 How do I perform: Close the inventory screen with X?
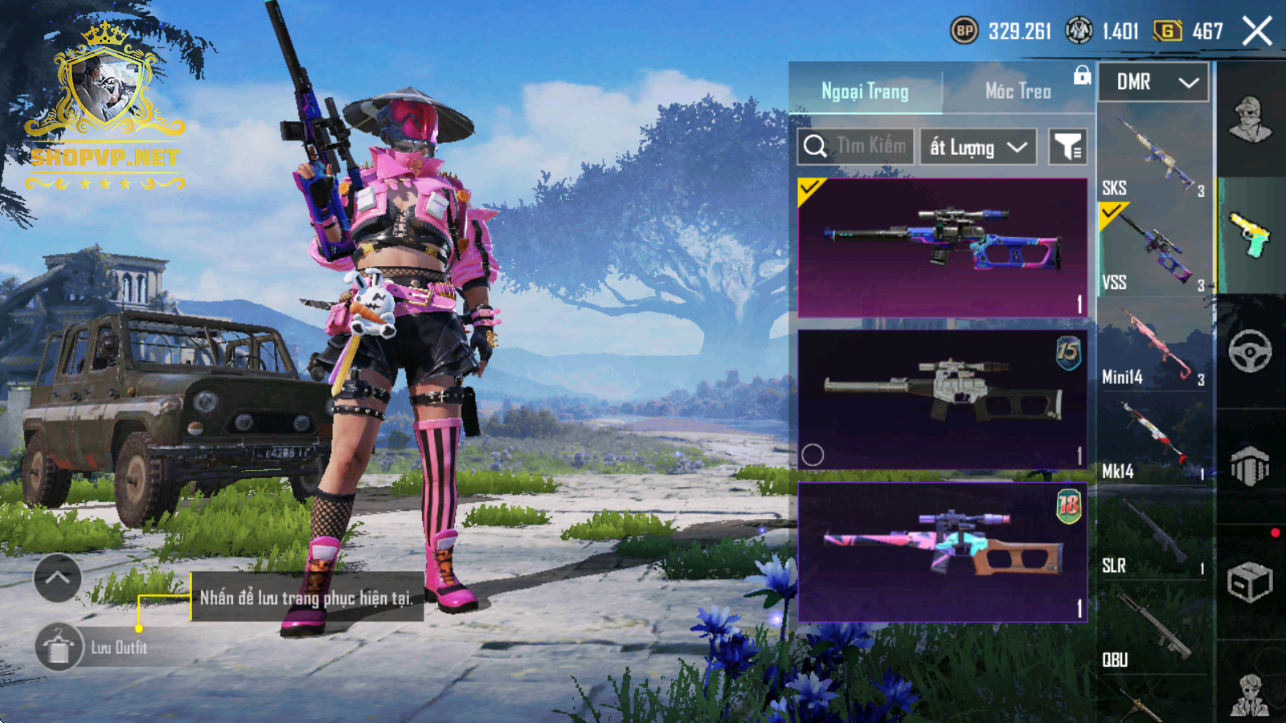tap(1257, 31)
